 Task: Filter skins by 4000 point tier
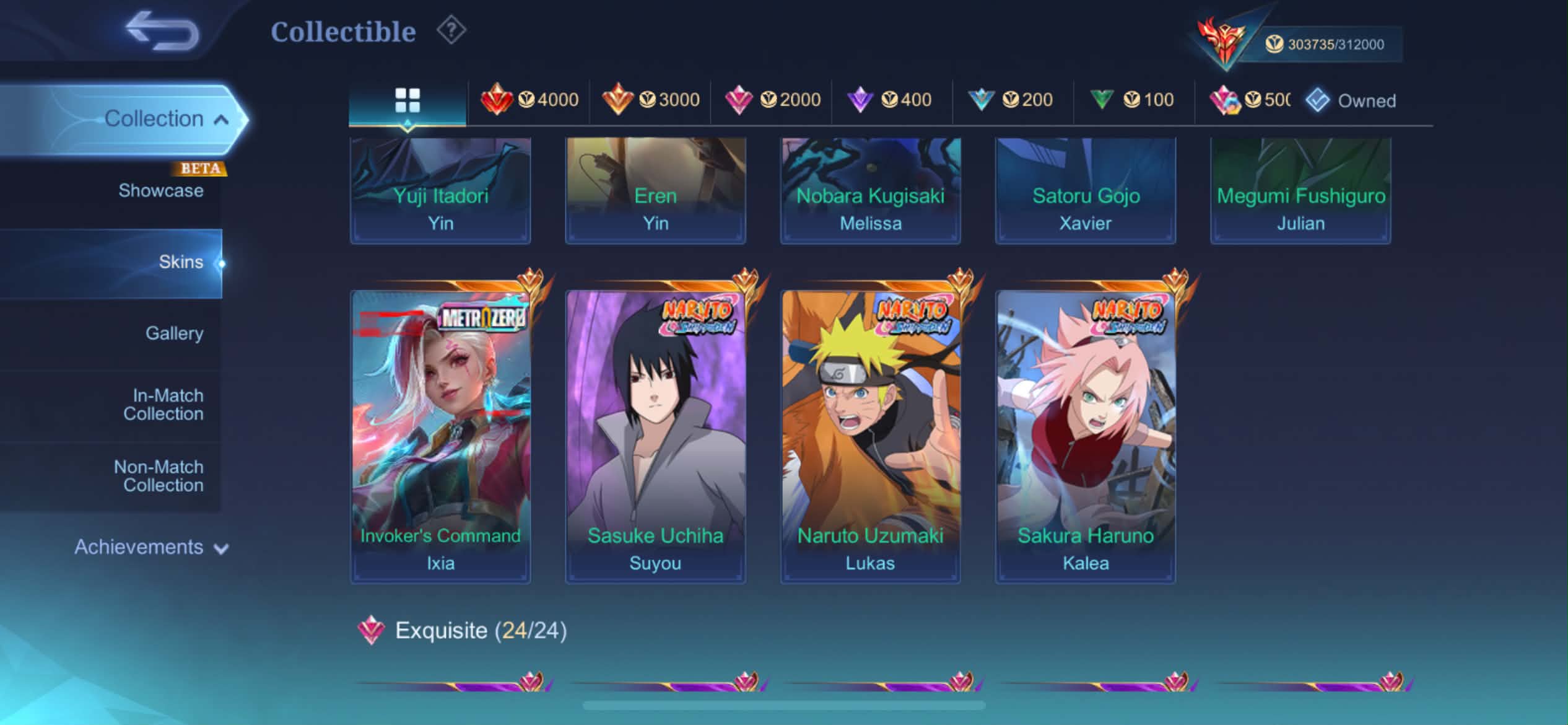coord(529,100)
